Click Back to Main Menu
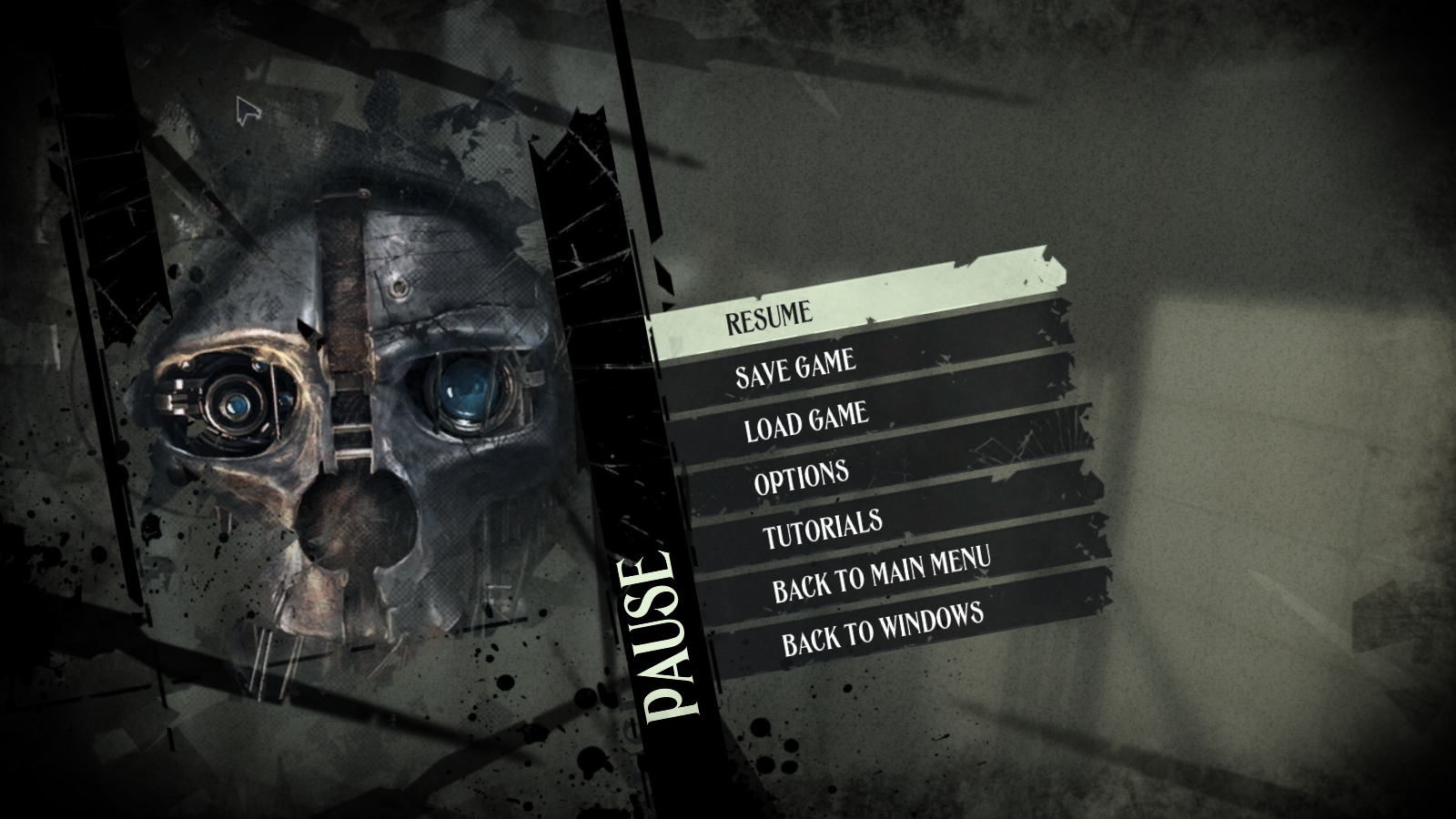The image size is (1456, 819). click(x=881, y=575)
